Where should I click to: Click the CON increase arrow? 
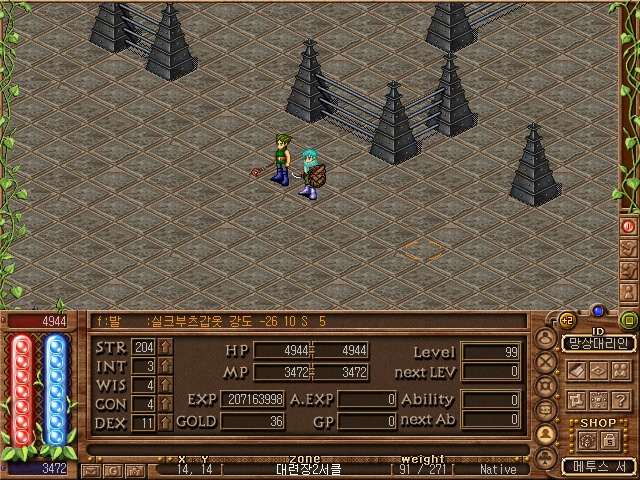click(165, 404)
